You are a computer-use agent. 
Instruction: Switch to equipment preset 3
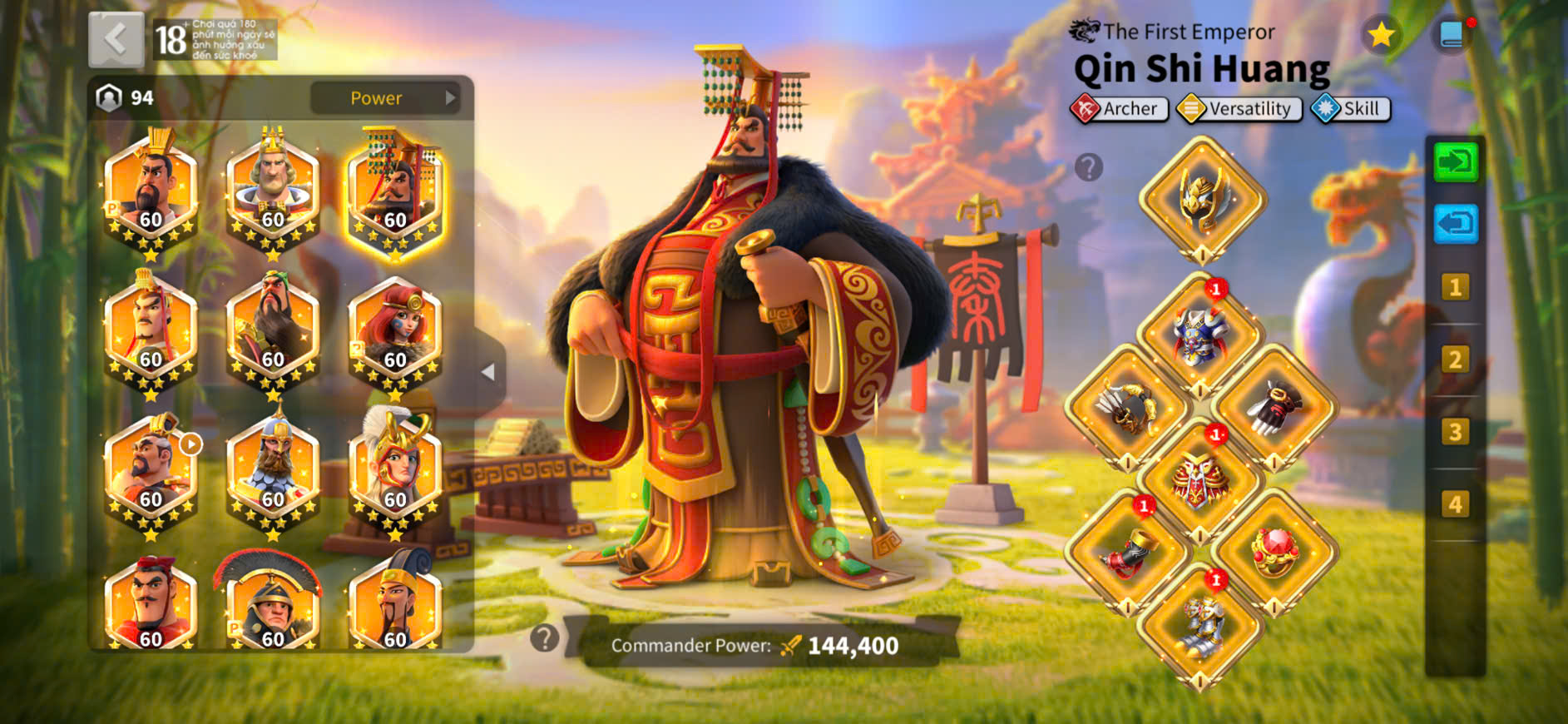pos(1455,432)
